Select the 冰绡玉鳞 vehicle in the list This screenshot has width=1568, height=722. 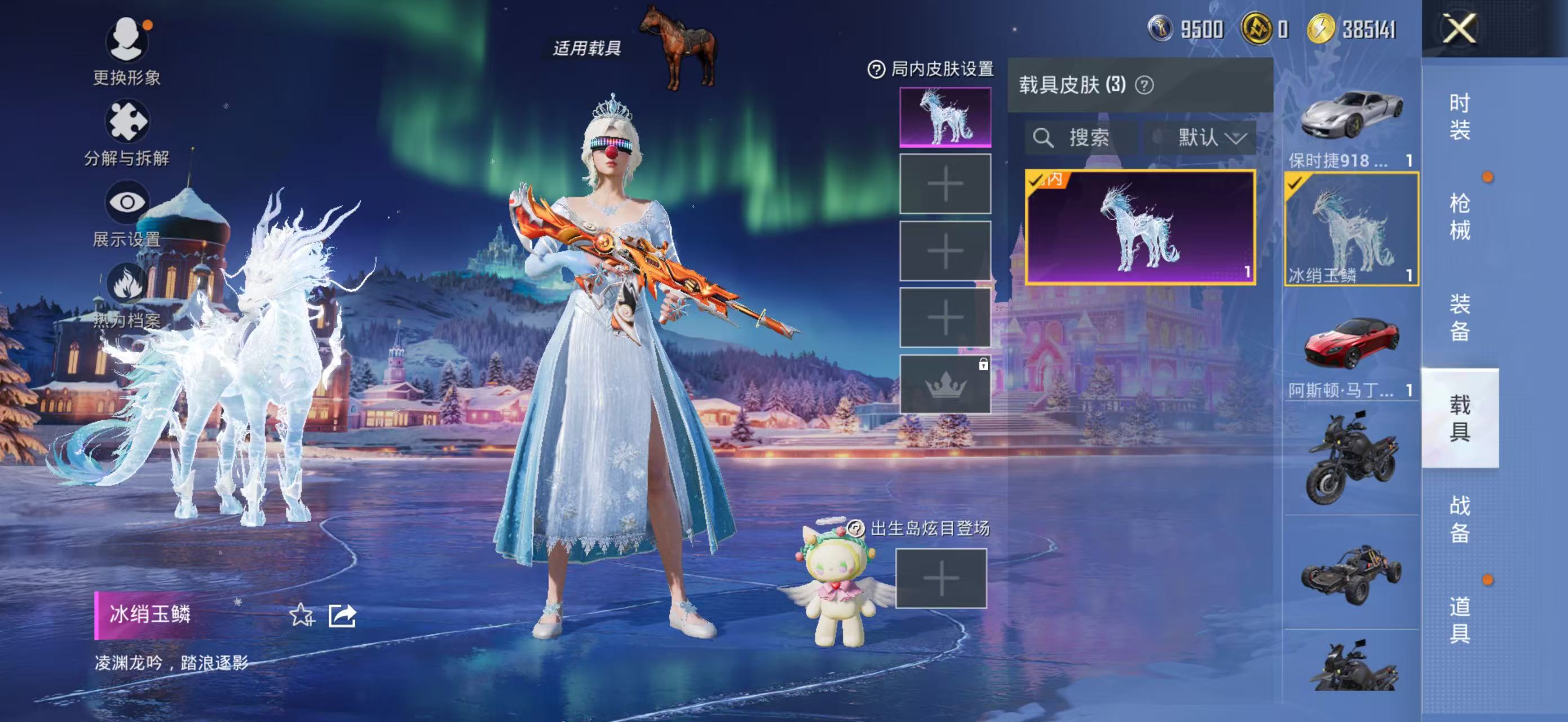[x=1351, y=228]
